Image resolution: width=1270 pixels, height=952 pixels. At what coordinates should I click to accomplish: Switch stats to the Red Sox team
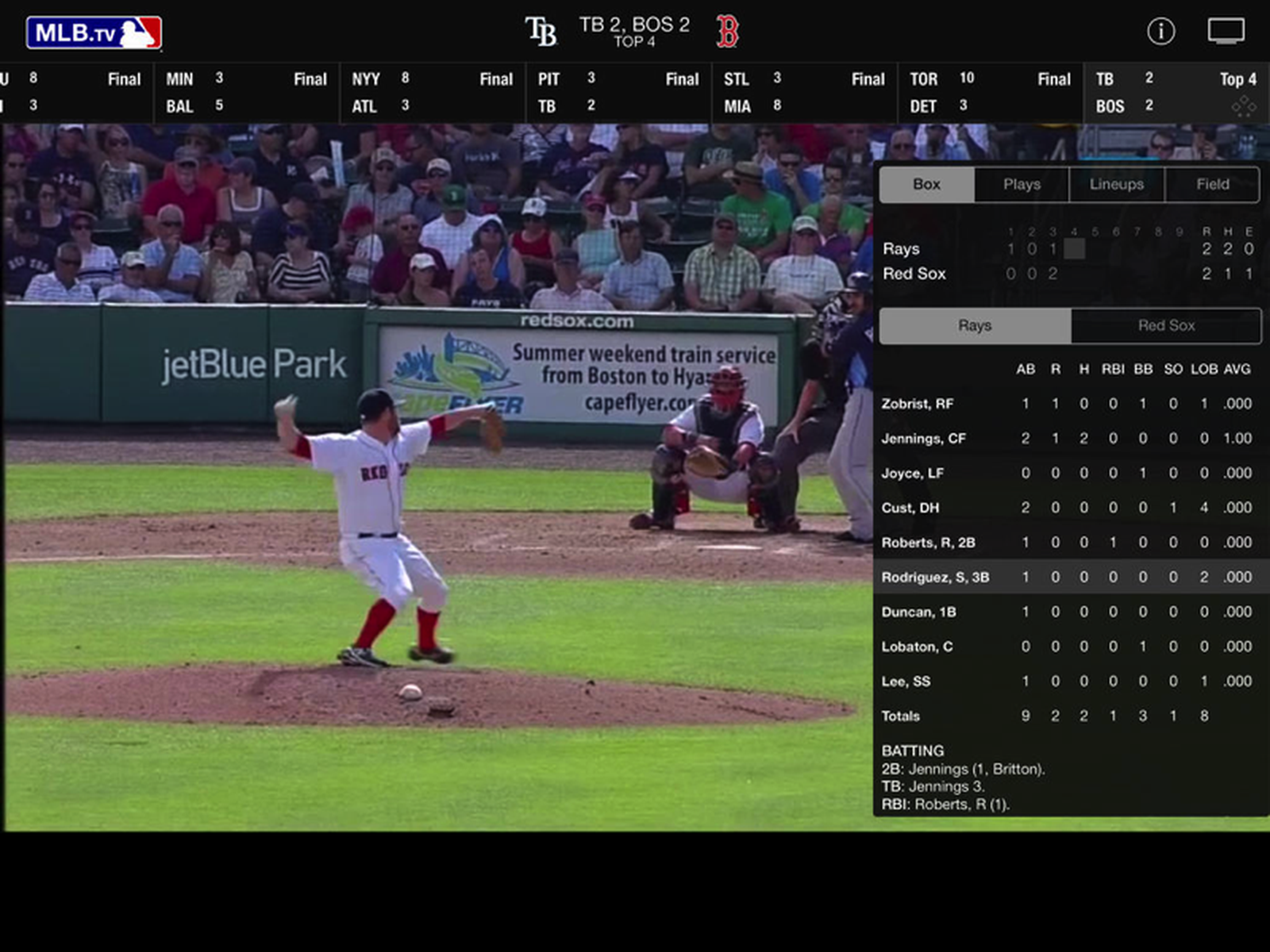(x=1166, y=325)
